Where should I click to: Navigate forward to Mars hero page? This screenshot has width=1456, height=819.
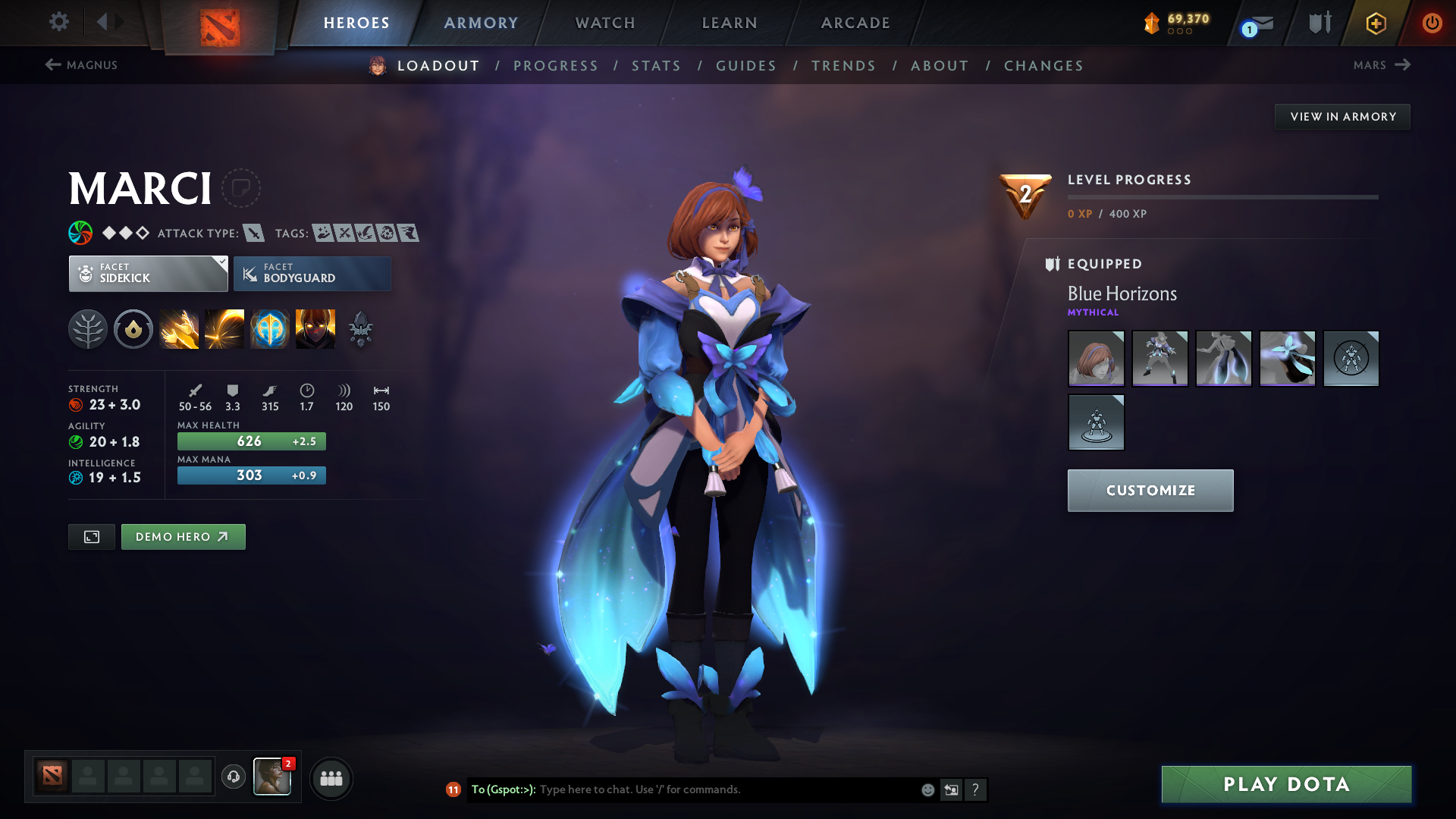pos(1382,65)
